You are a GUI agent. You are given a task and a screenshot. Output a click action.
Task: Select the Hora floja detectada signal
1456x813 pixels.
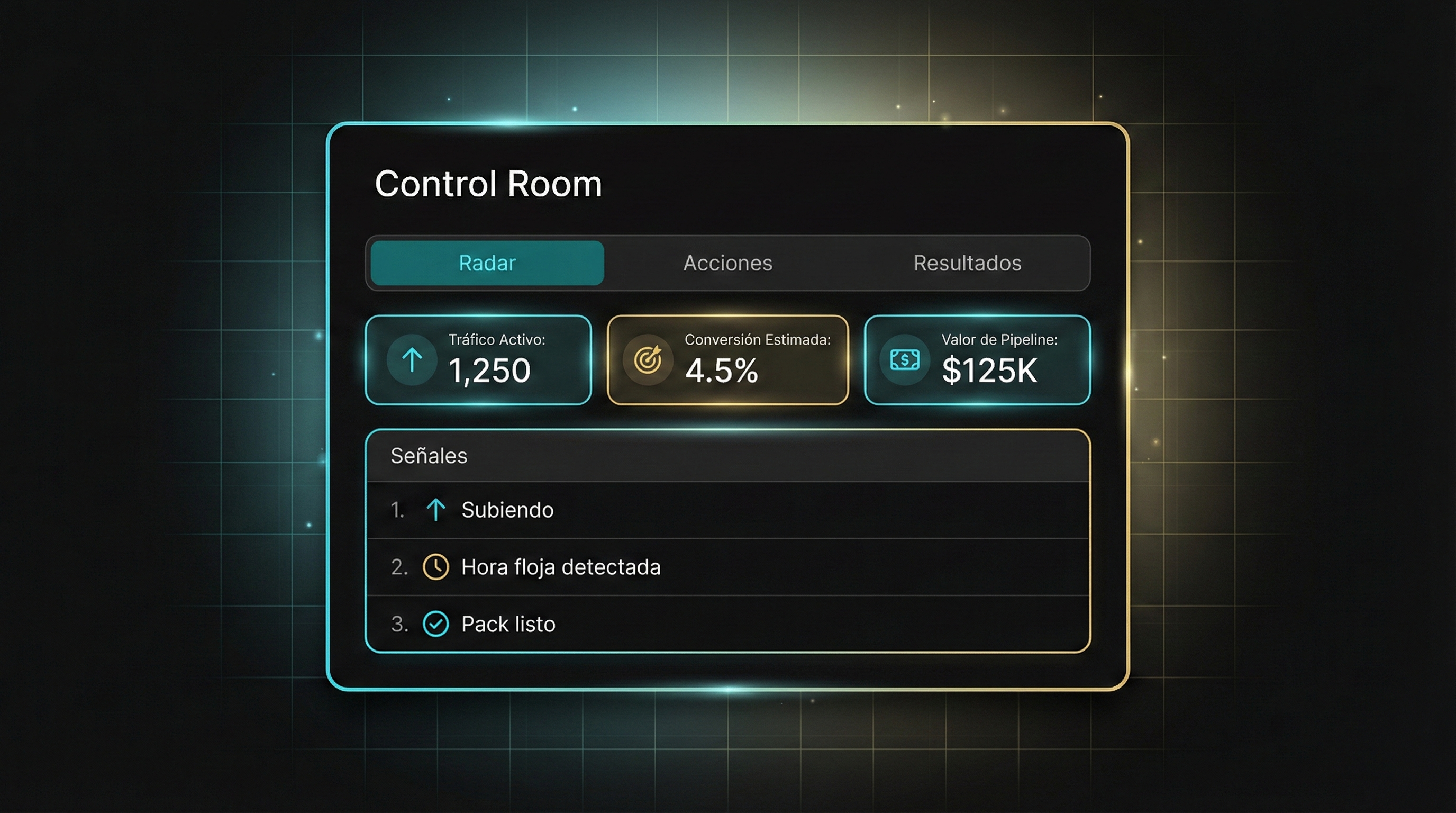click(x=560, y=566)
